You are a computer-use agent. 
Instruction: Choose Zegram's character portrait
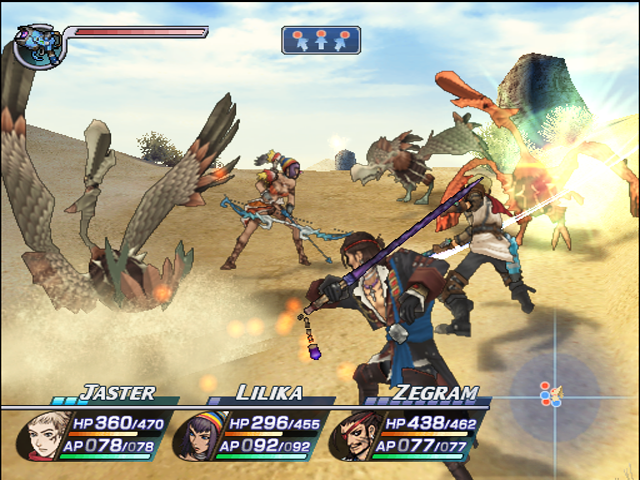(x=349, y=436)
